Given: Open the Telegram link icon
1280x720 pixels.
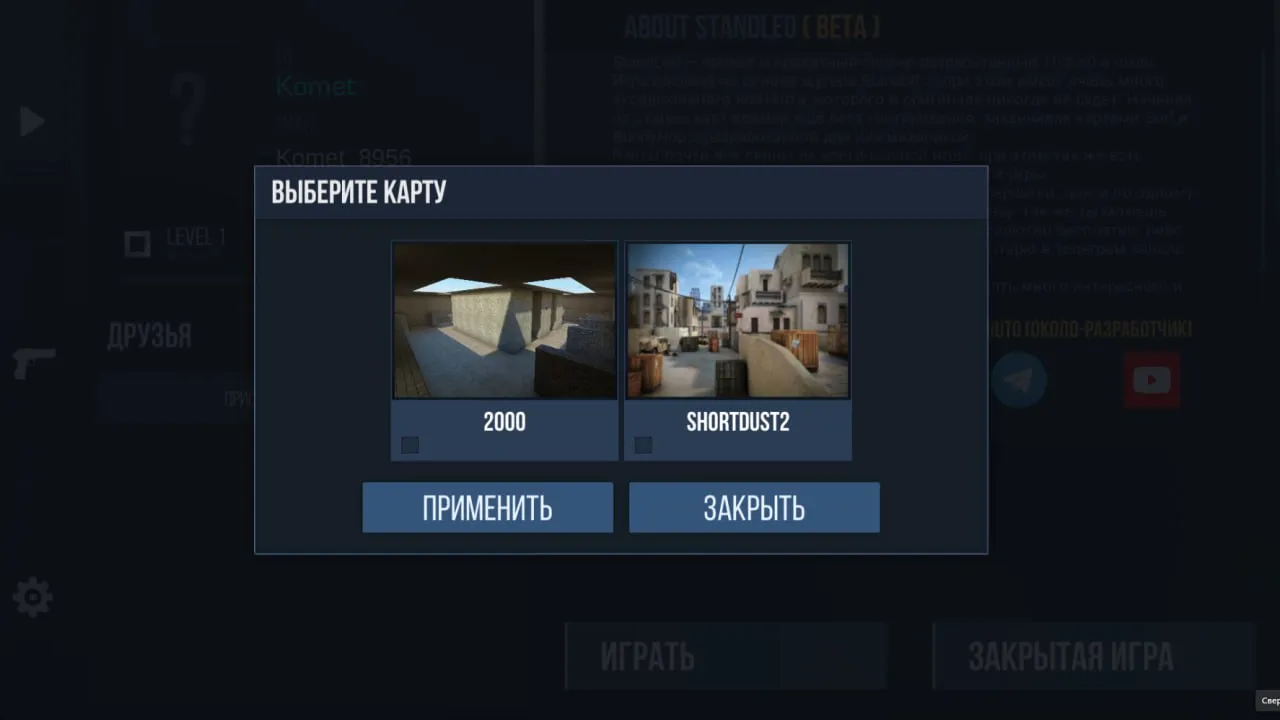Looking at the screenshot, I should [x=1019, y=380].
